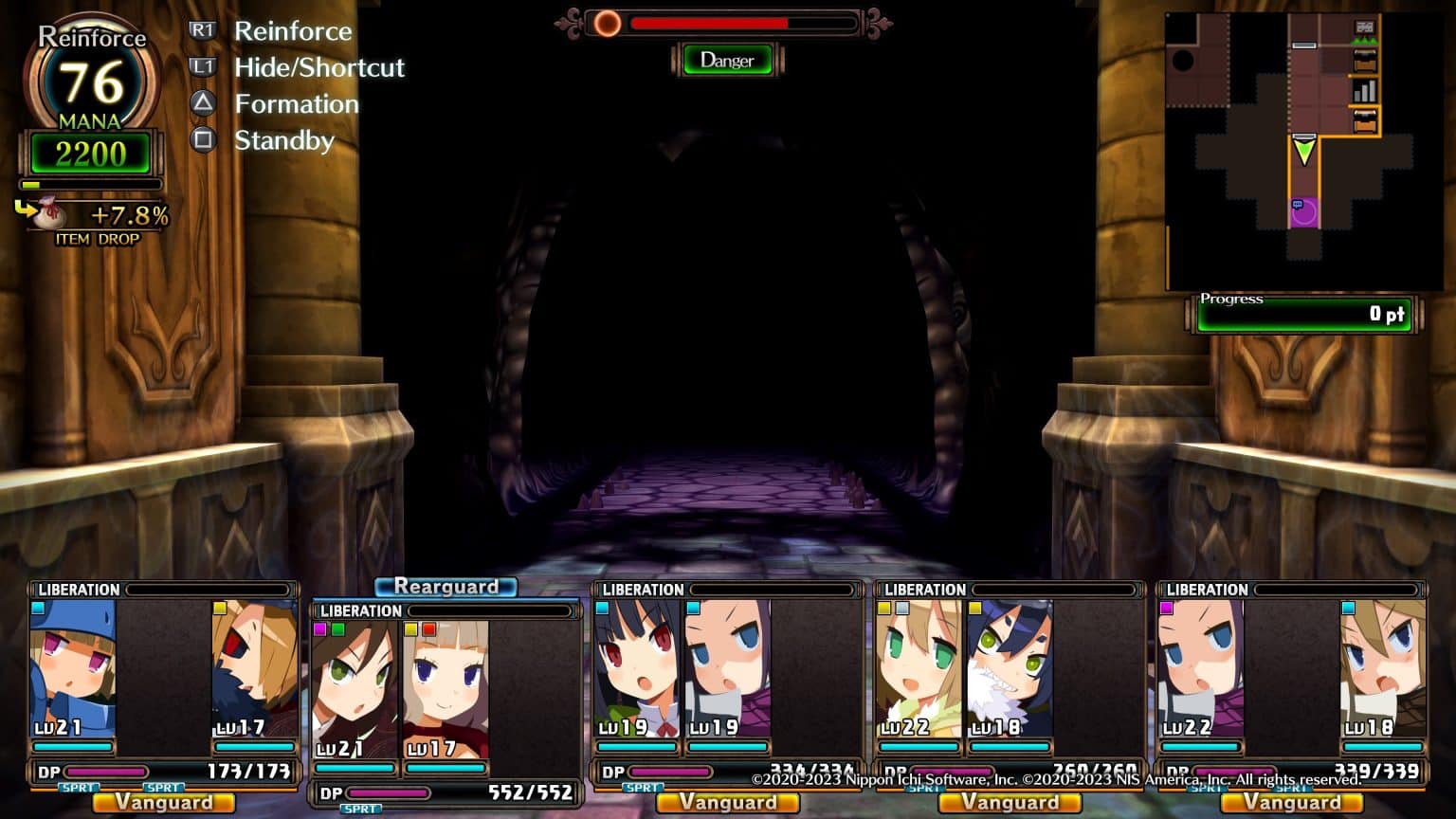The image size is (1456, 819).
Task: Select the Rearguard formation tab
Action: click(446, 587)
